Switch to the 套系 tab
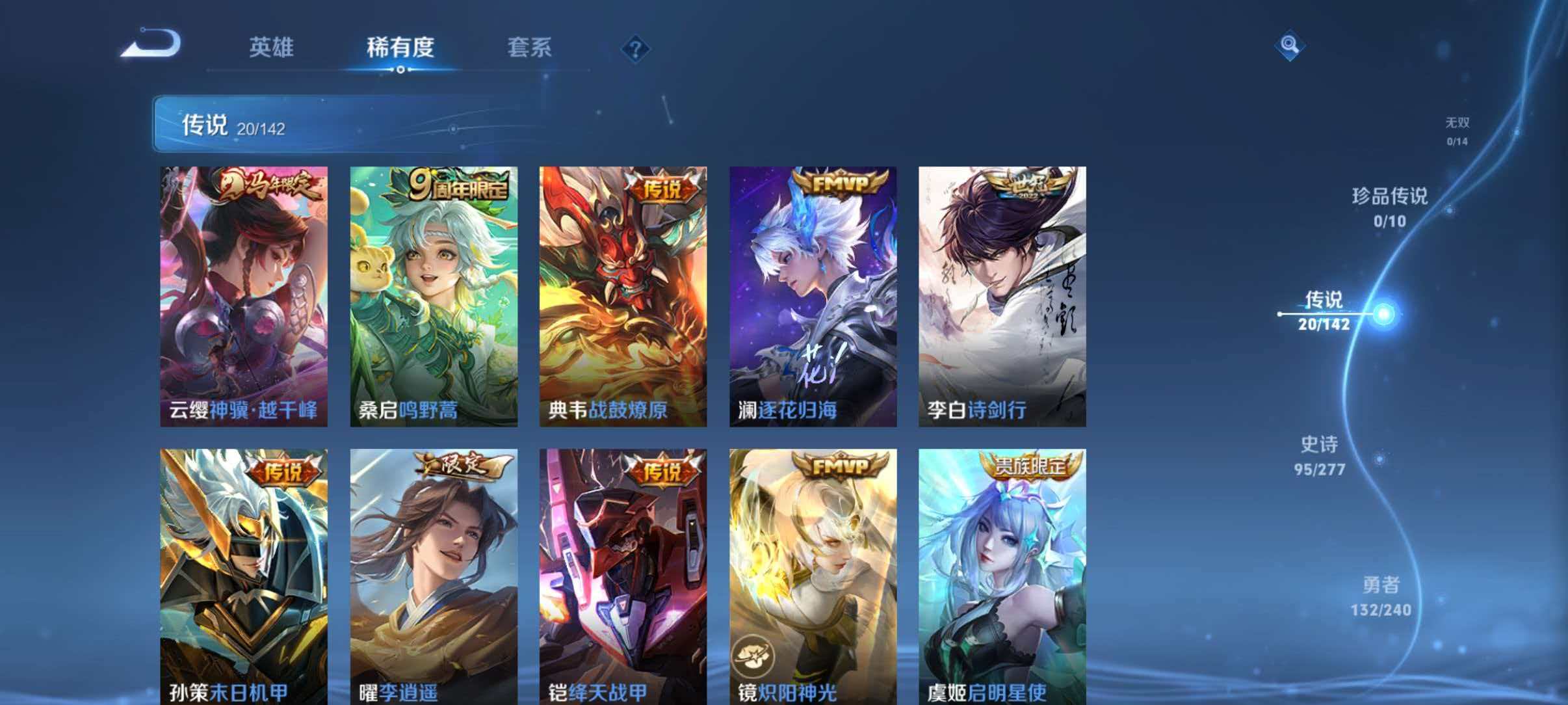Image resolution: width=1568 pixels, height=705 pixels. 530,47
